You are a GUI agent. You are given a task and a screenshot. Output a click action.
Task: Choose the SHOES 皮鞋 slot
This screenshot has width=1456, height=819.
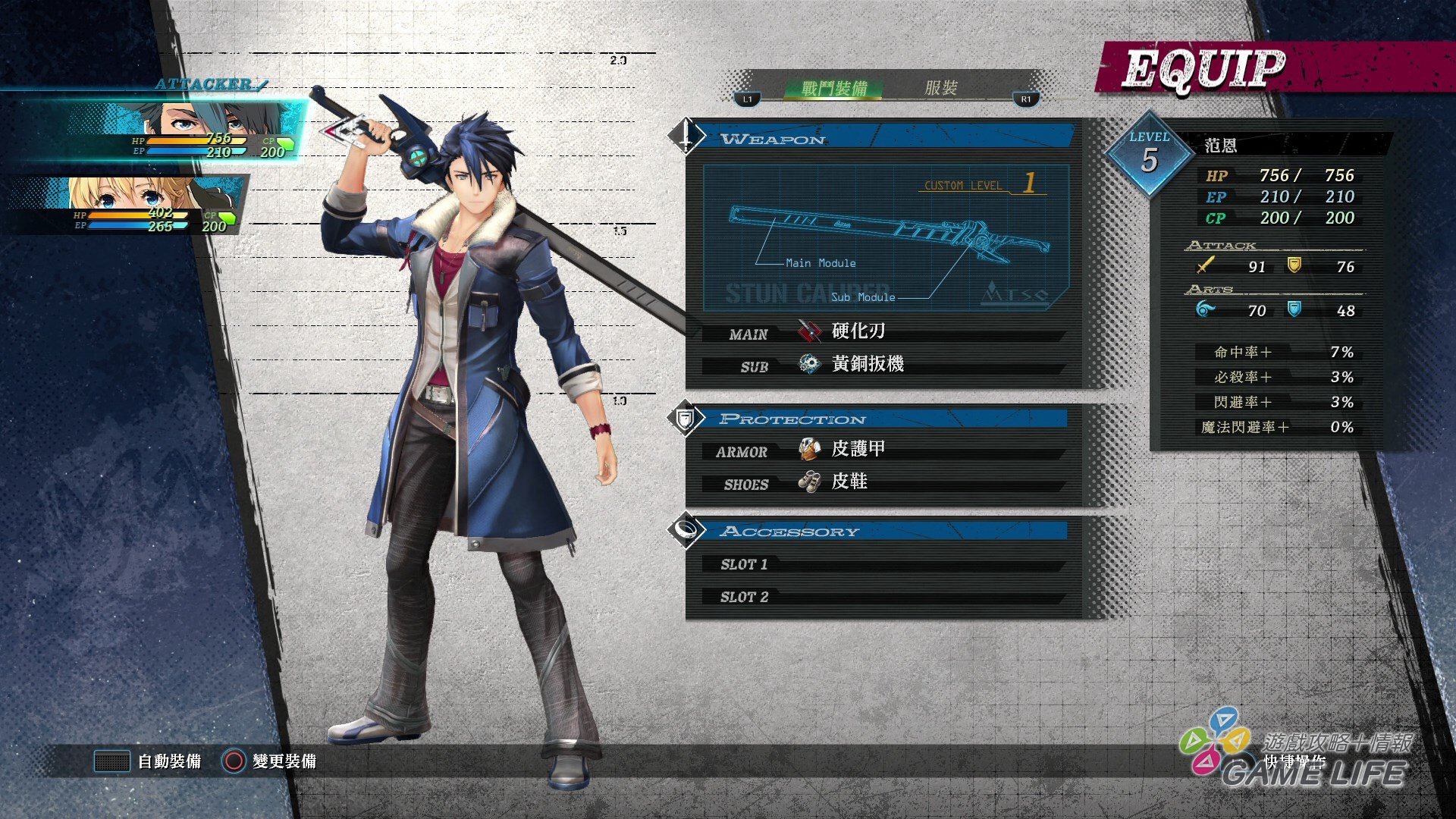883,482
